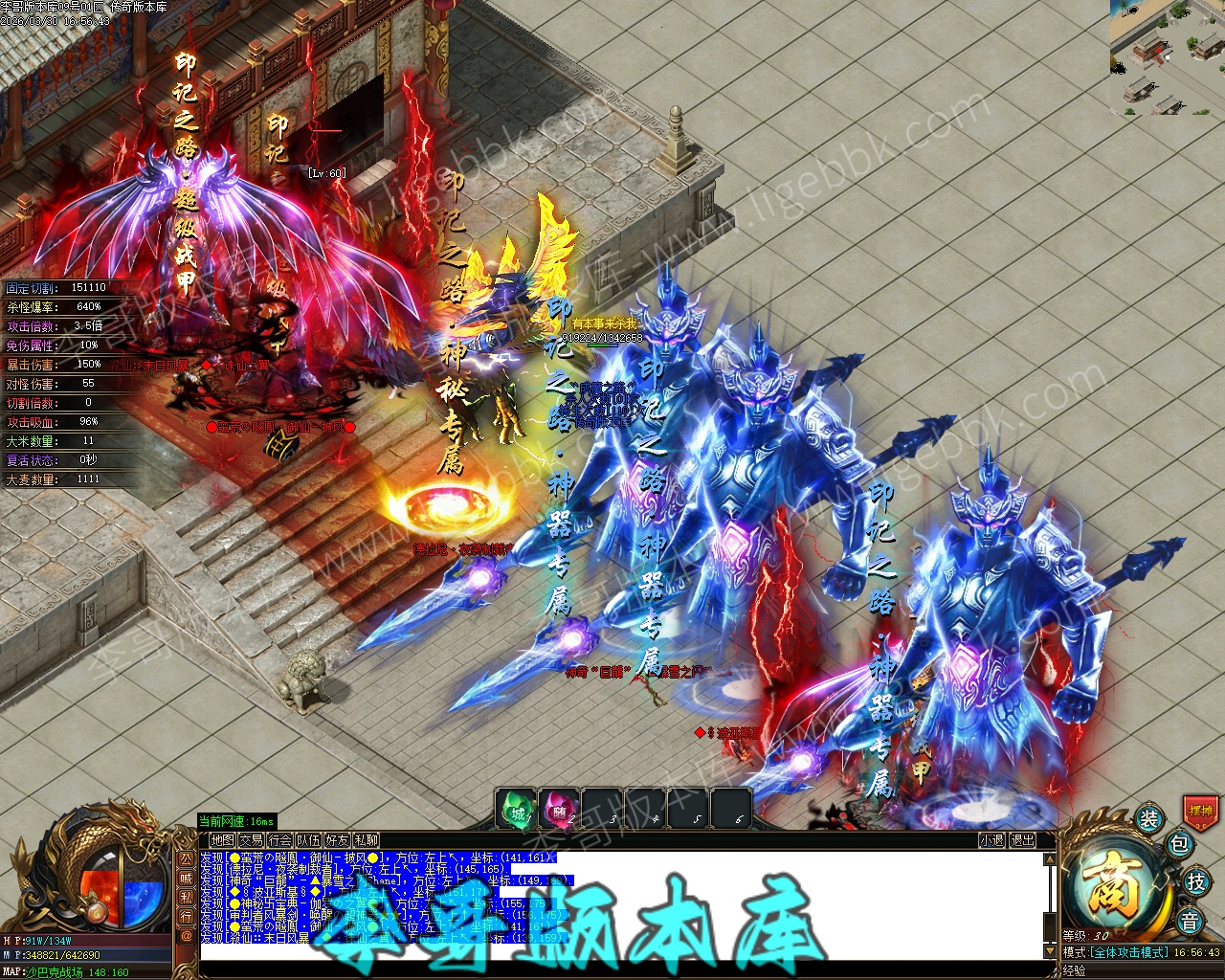Viewport: 1225px width, 980px height.
Task: Select the 喊 shout chat channel
Action: click(187, 879)
